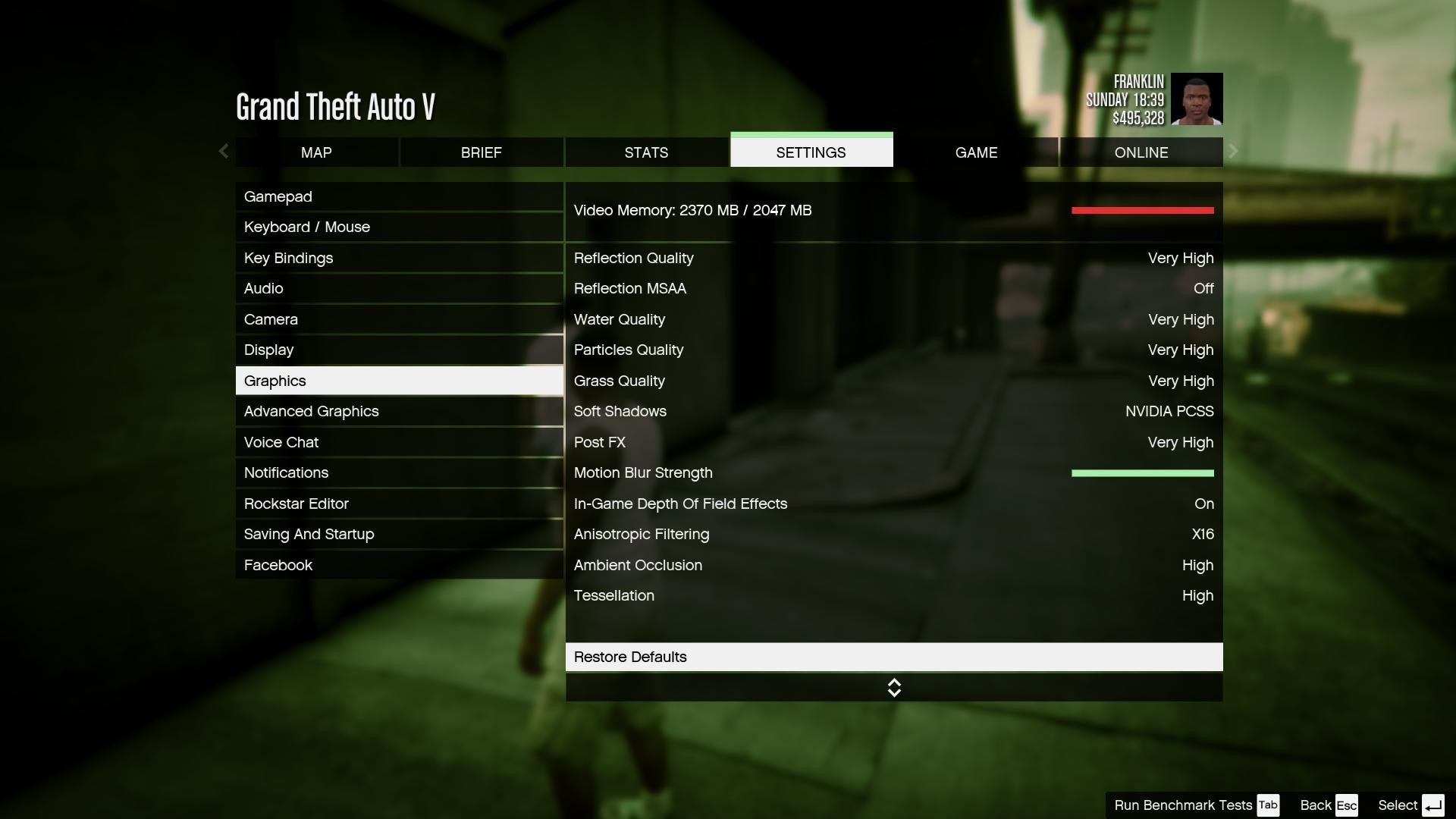Click Restore Defaults

tap(893, 657)
